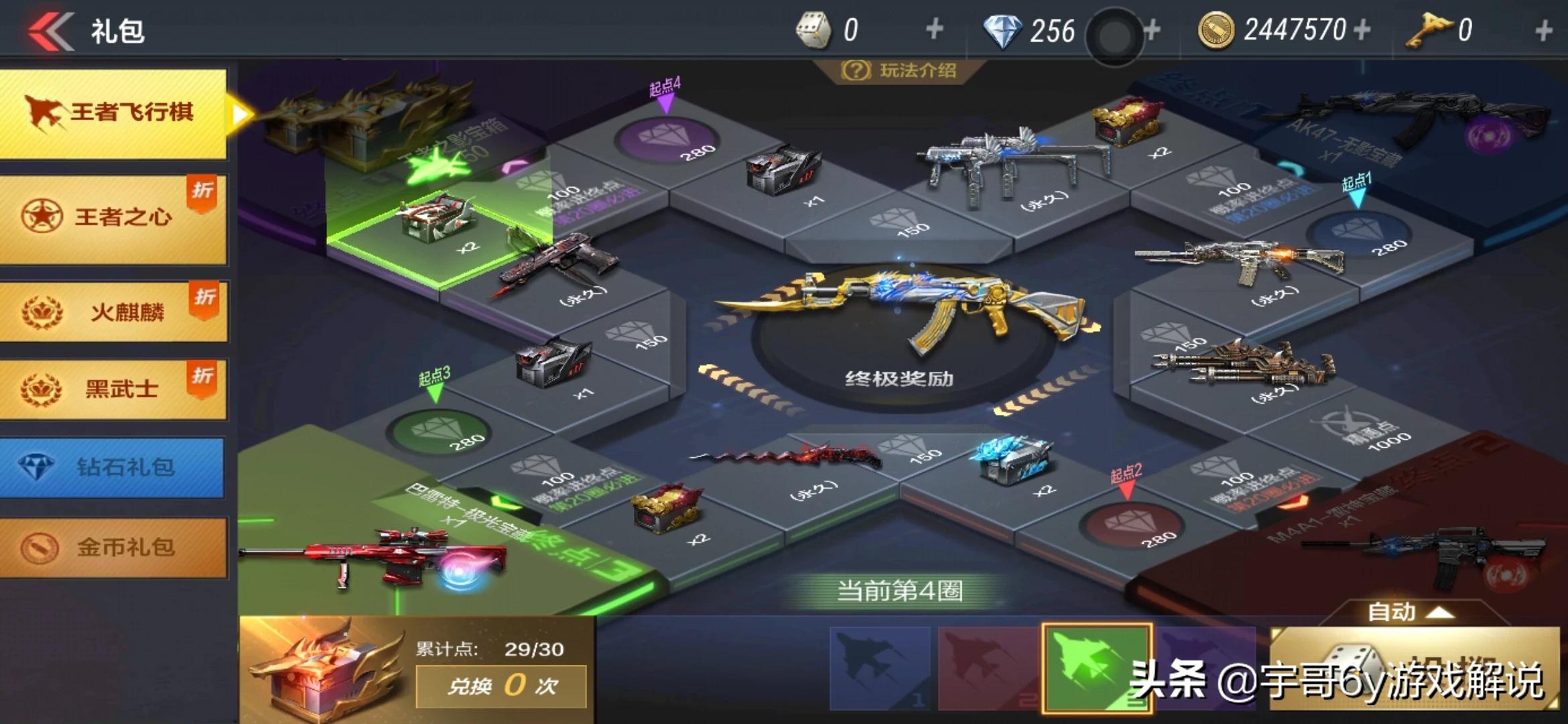Select the blue plane piece

[880, 667]
